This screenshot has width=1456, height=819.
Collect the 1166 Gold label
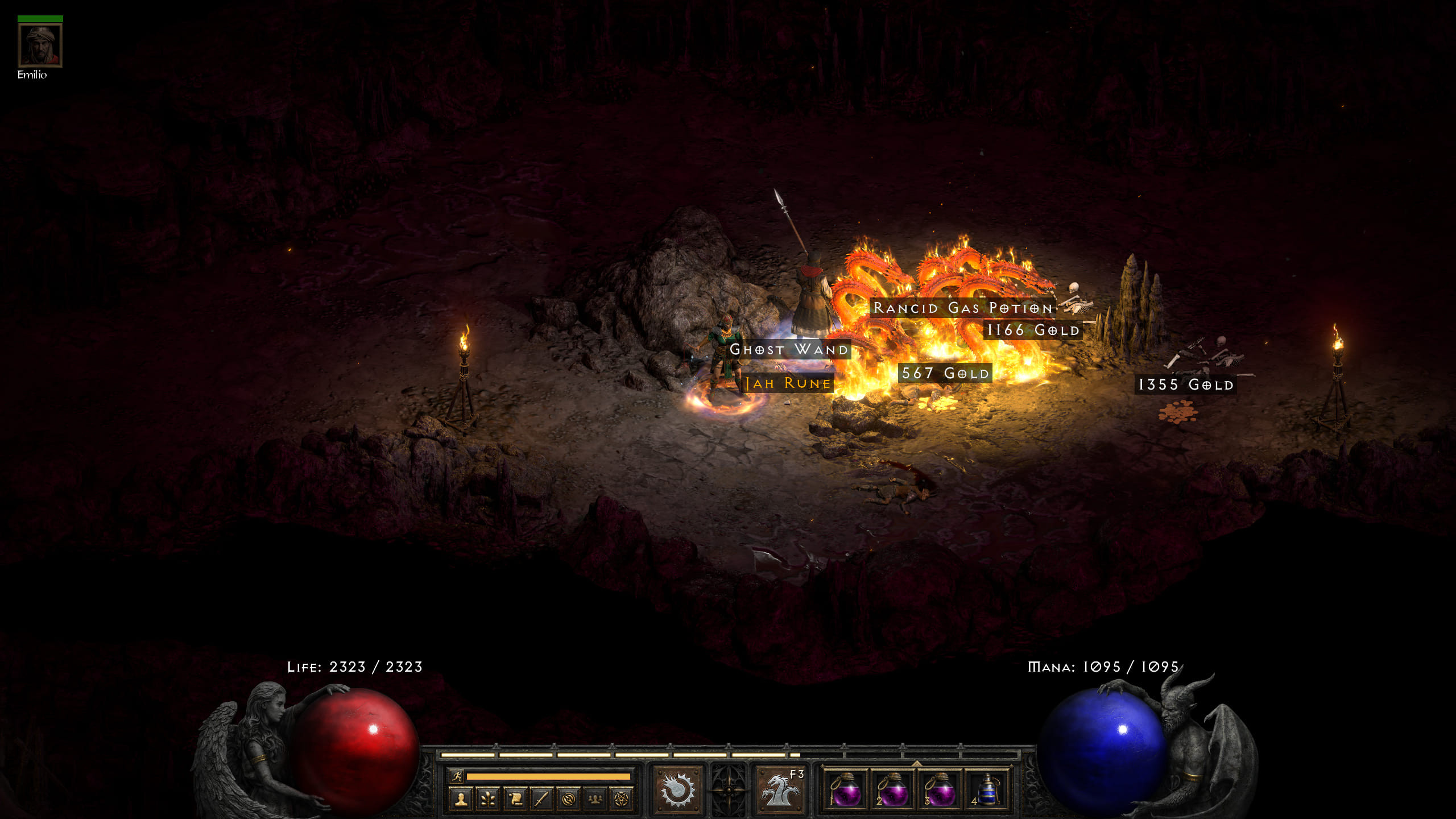(1033, 330)
